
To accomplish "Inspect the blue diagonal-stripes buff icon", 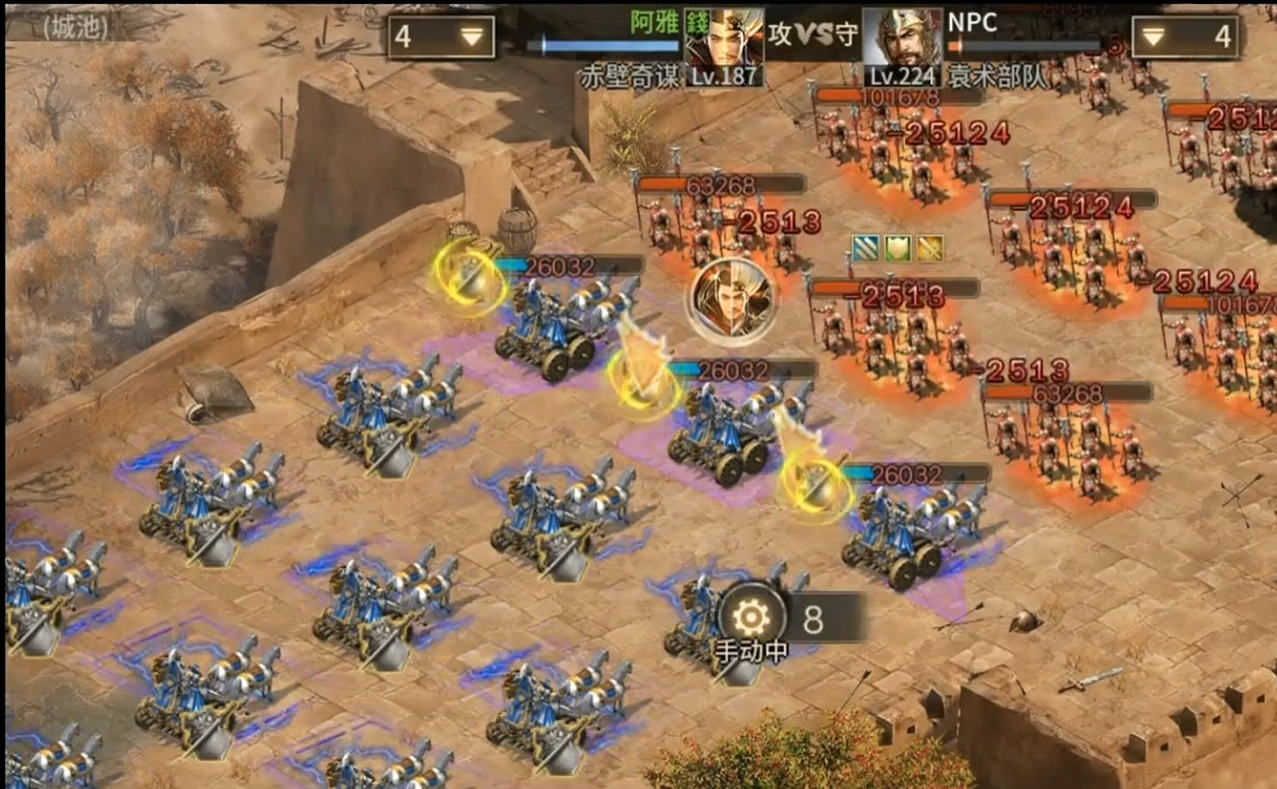I will coord(866,249).
